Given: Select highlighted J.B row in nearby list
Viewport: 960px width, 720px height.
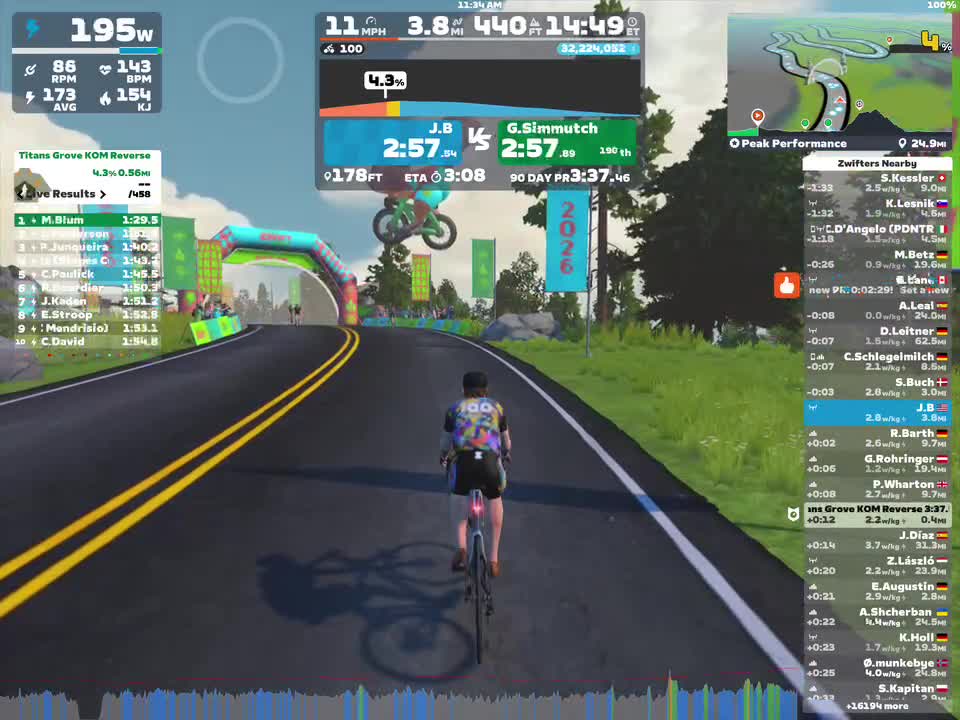Looking at the screenshot, I should pyautogui.click(x=877, y=413).
